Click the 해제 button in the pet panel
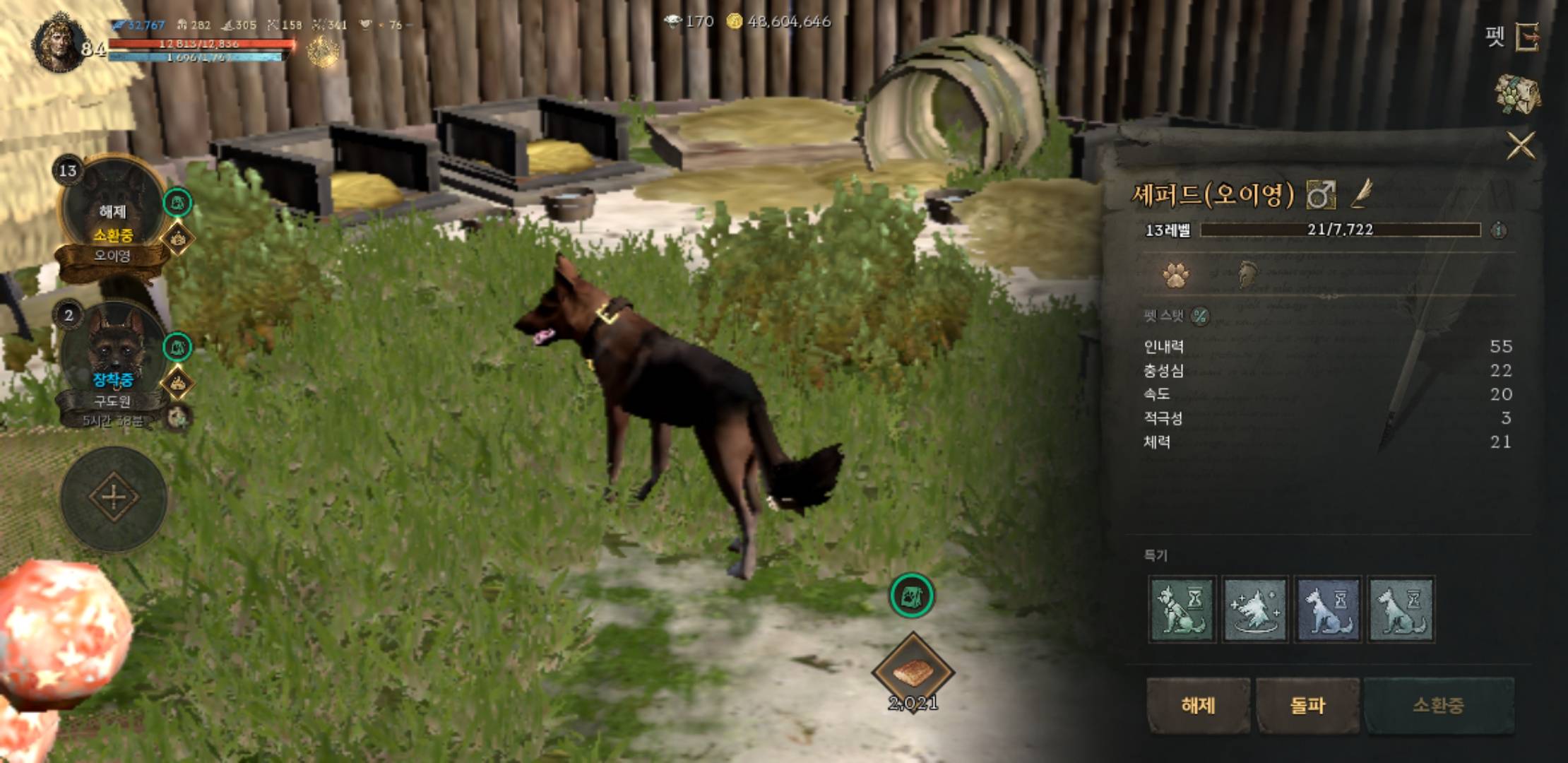 (1198, 705)
